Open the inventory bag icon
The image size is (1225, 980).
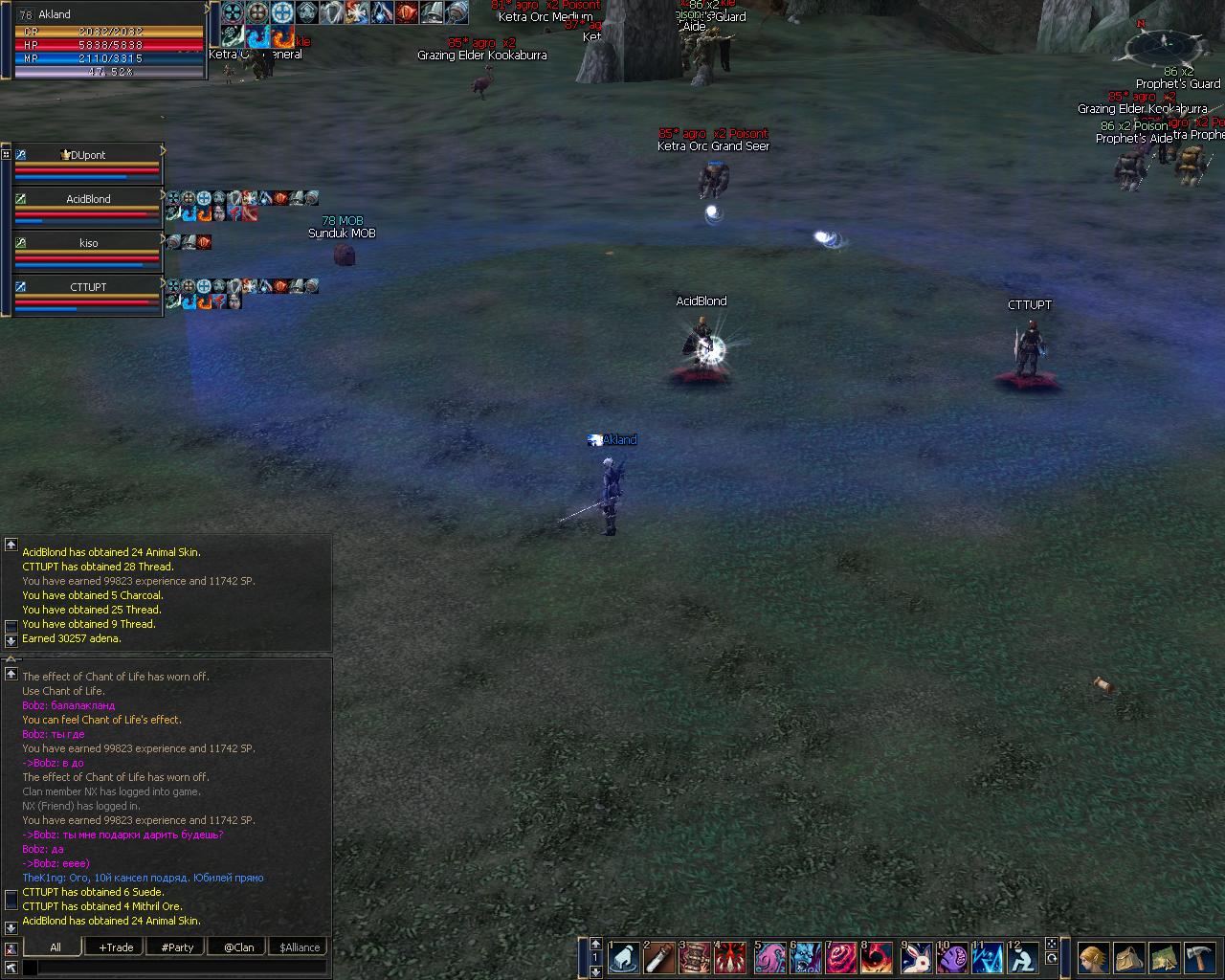click(1129, 957)
